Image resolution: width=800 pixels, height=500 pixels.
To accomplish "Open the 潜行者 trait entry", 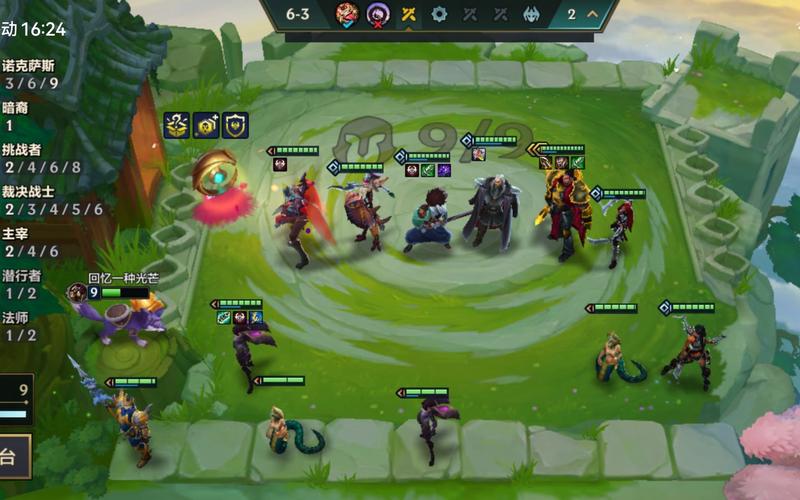I will tap(22, 284).
